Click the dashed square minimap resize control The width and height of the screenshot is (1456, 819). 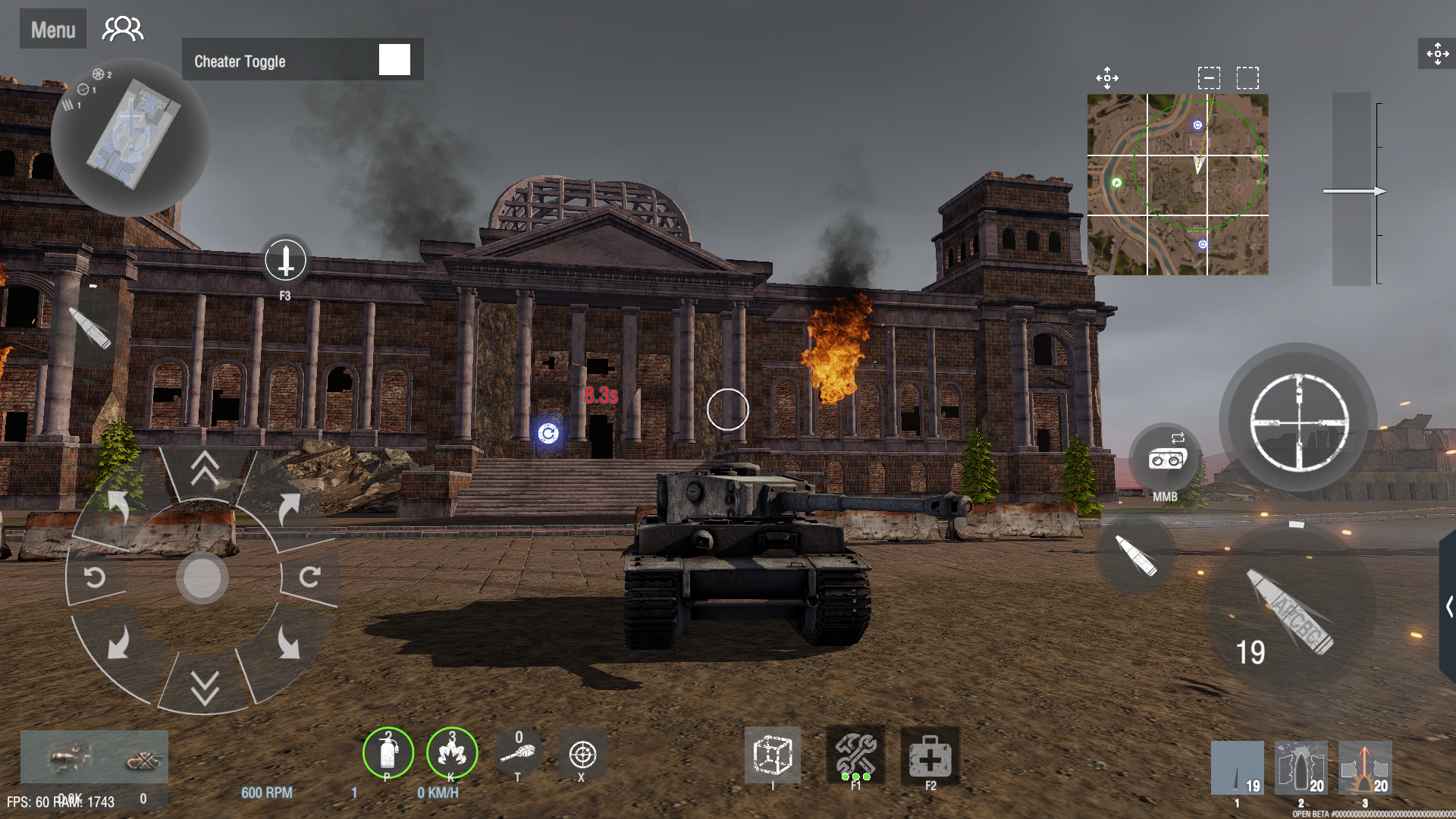point(1248,76)
